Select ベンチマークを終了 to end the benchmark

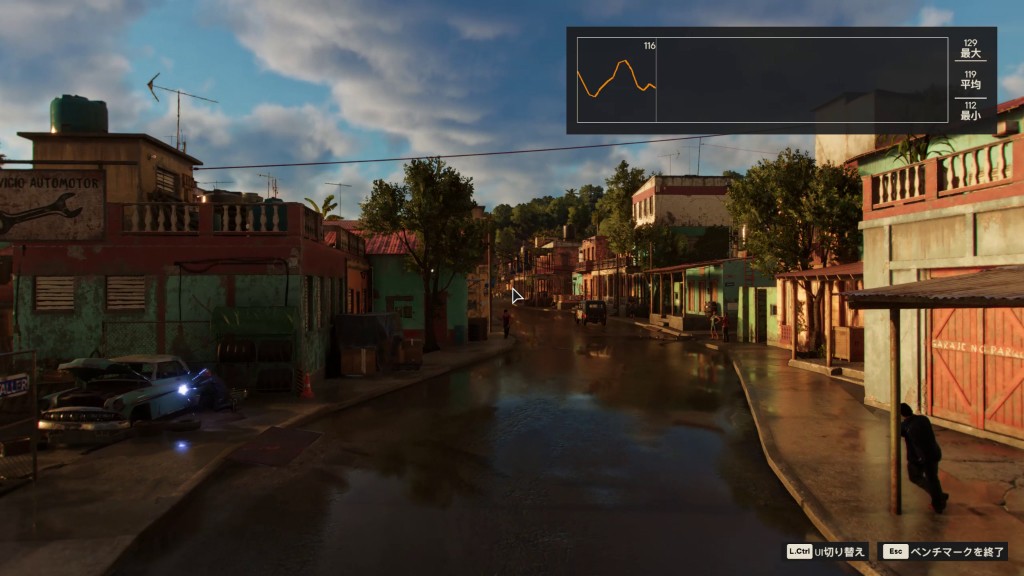[943, 551]
